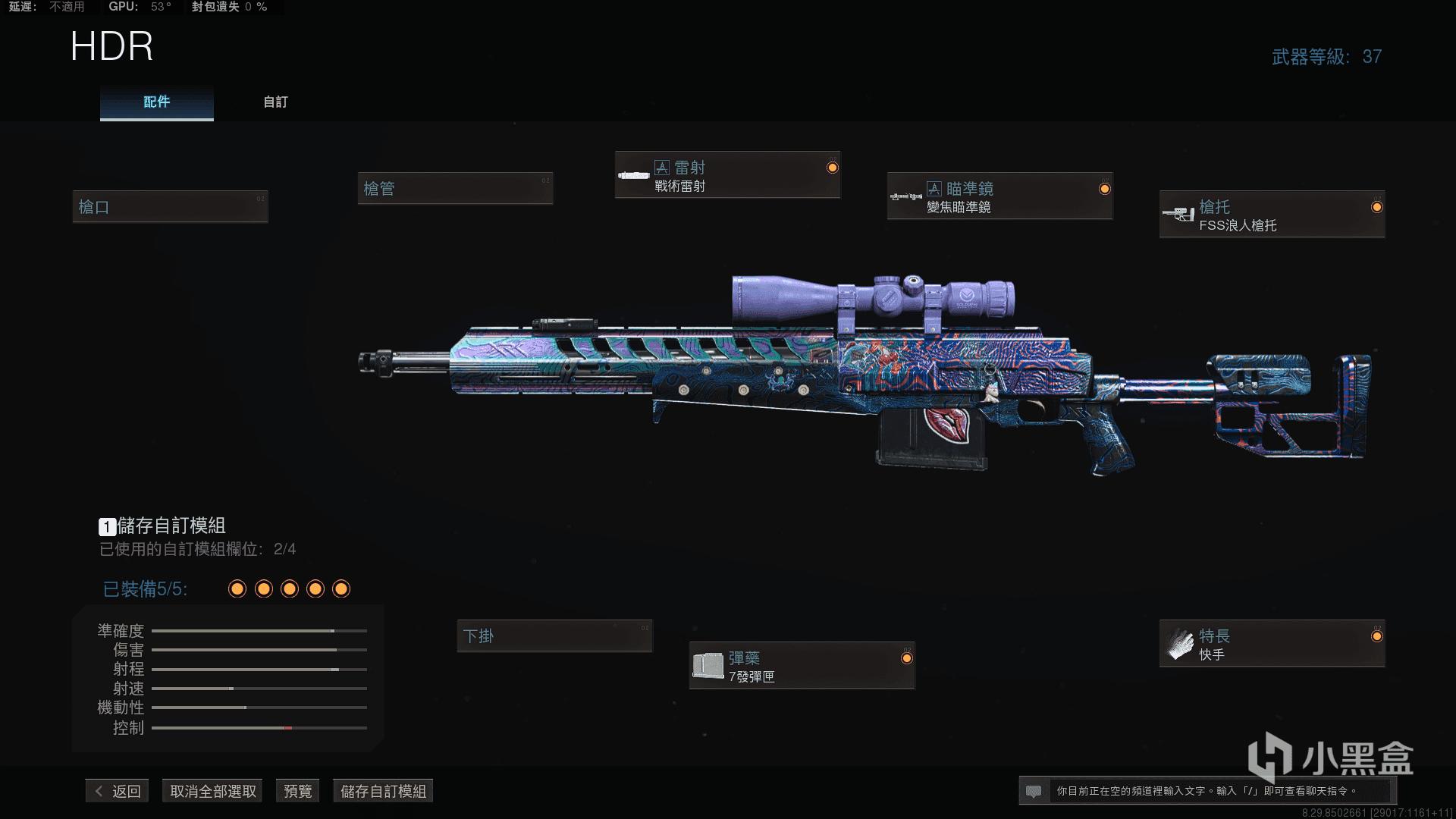Toggle the equipped dot on the 瞄準鏡 slot

pos(1104,190)
